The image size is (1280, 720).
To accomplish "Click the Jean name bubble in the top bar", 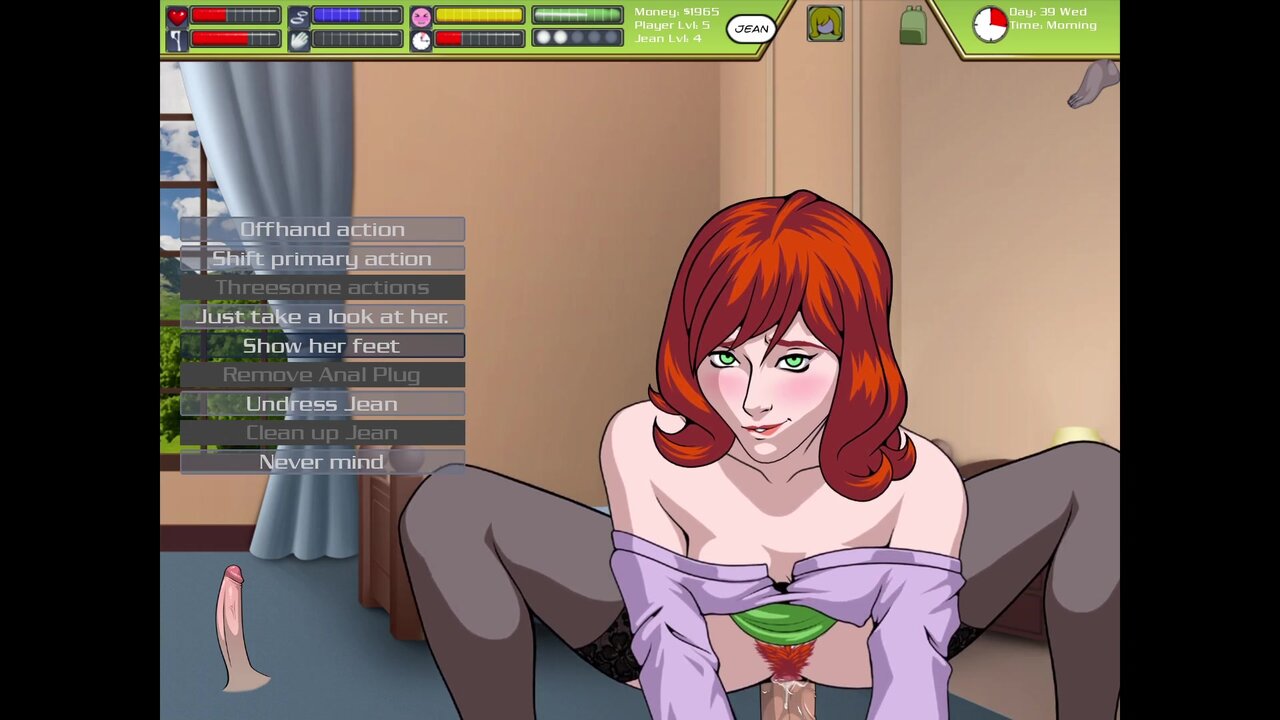I will [751, 29].
